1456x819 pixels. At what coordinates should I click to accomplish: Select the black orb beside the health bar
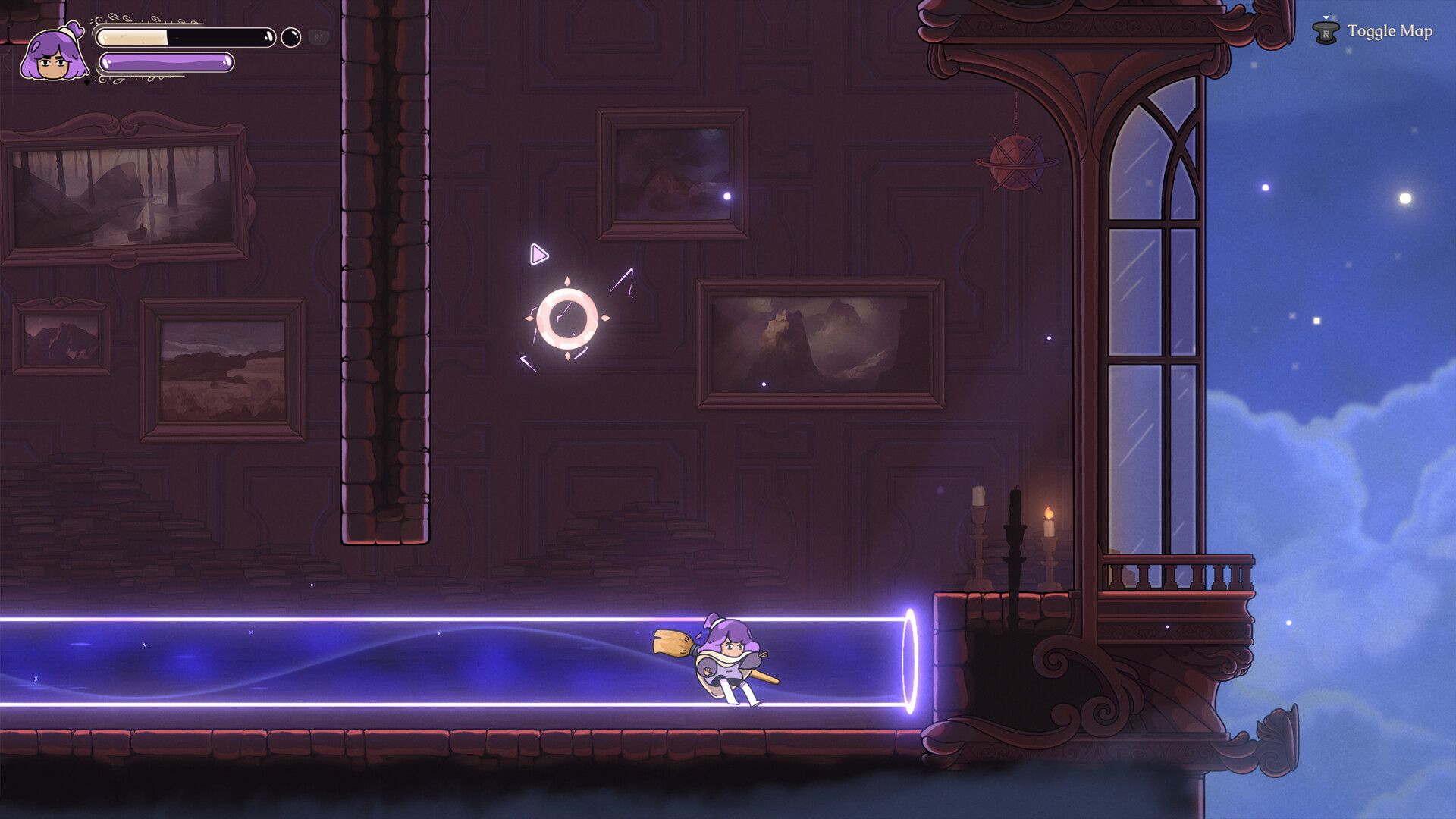(x=290, y=36)
